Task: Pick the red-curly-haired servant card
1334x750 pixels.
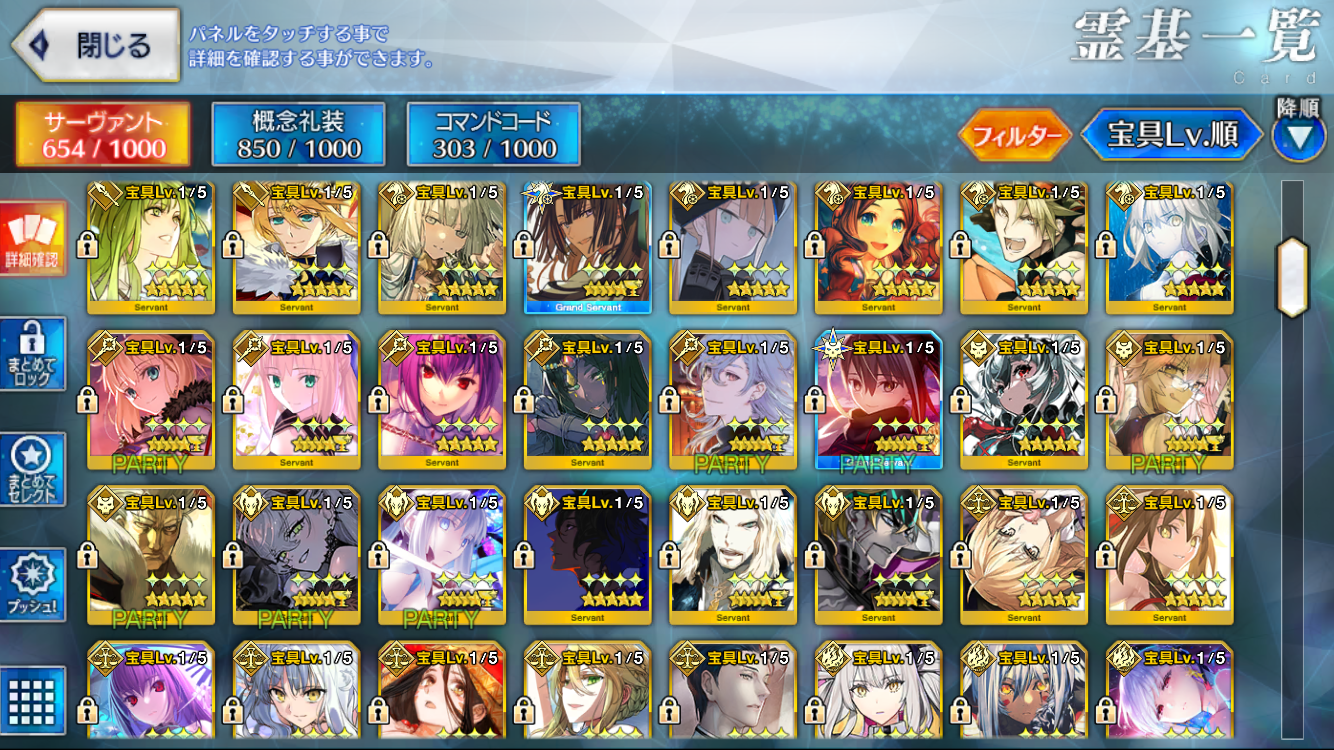Action: [x=878, y=247]
